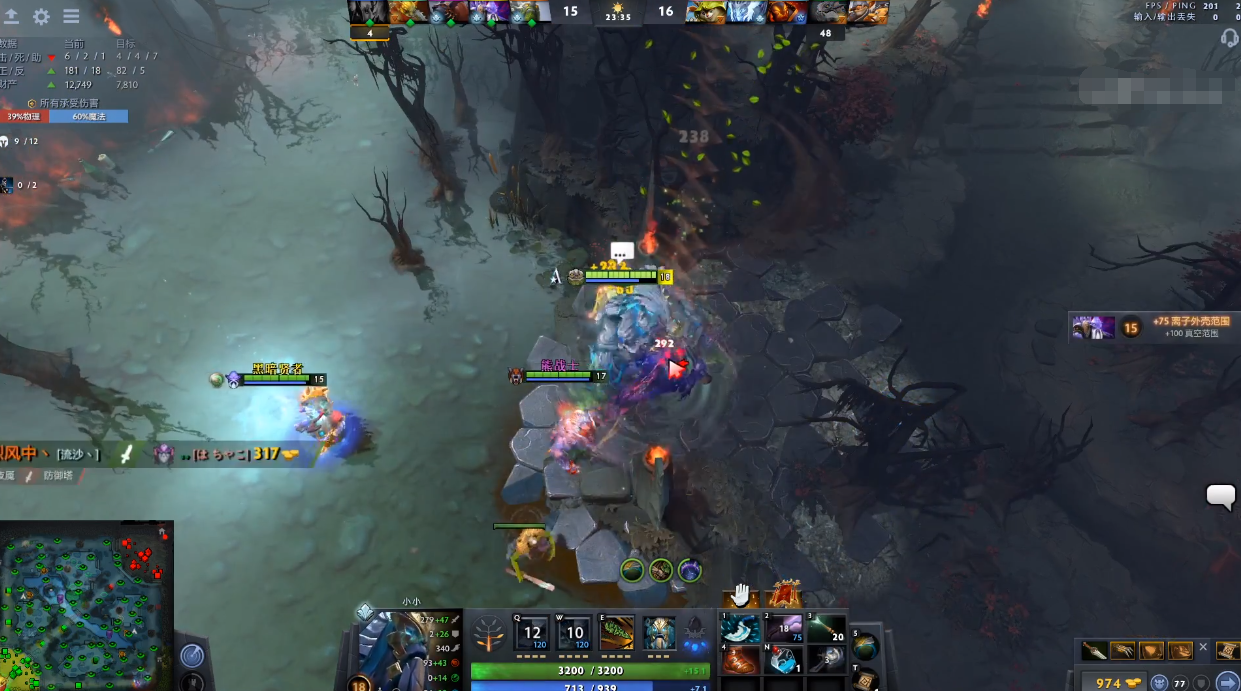This screenshot has width=1241, height=691.
Task: Select the sword item in quick-buy
Action: pos(1095,651)
